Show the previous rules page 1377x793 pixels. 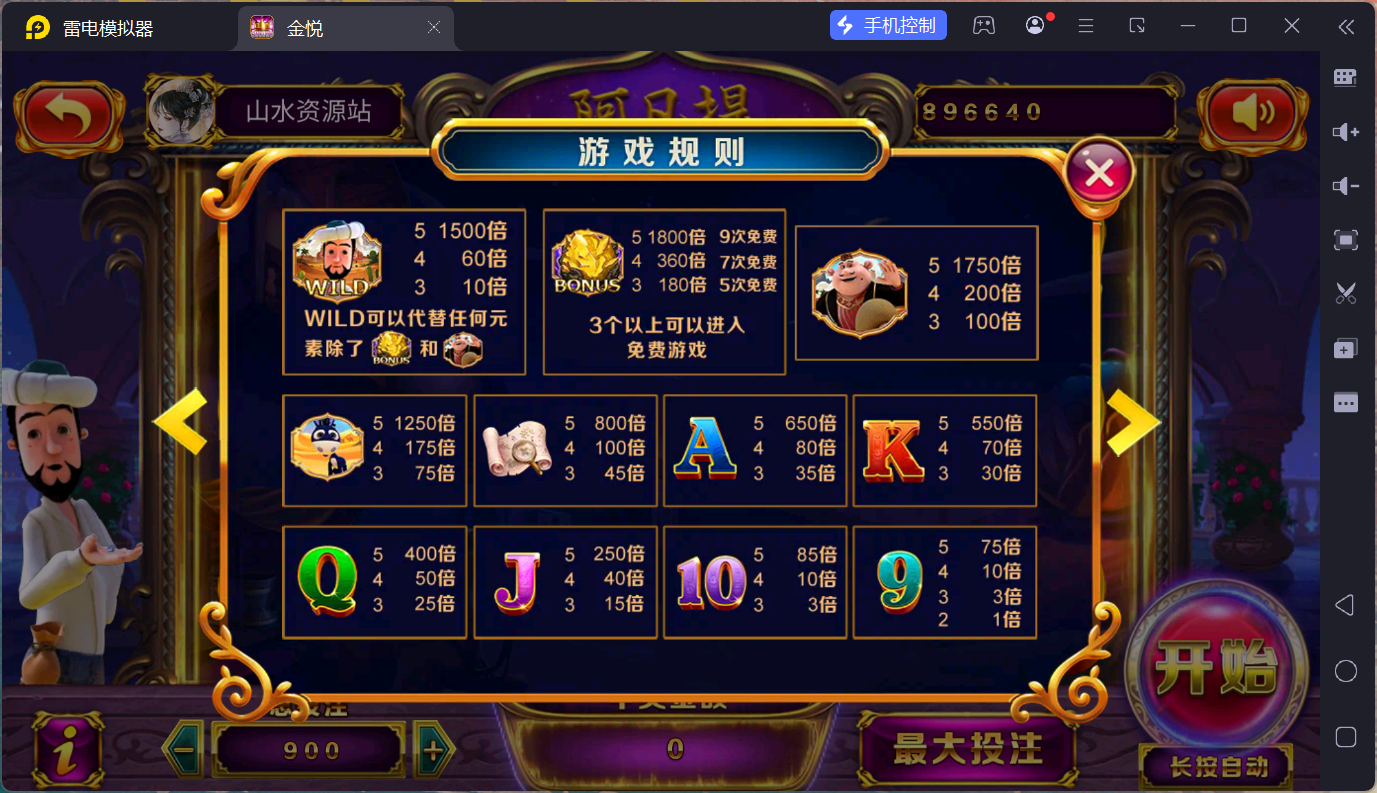[181, 422]
